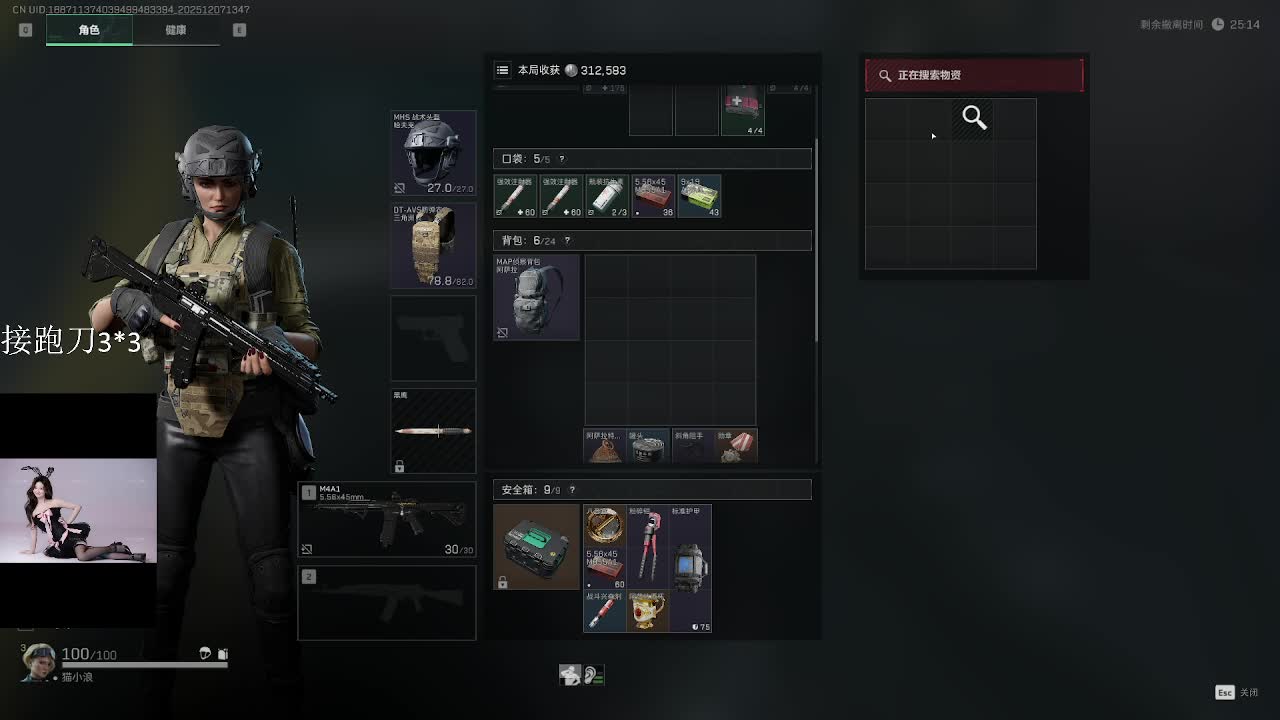
Task: Select the red pipe wrench in safe box
Action: (647, 546)
